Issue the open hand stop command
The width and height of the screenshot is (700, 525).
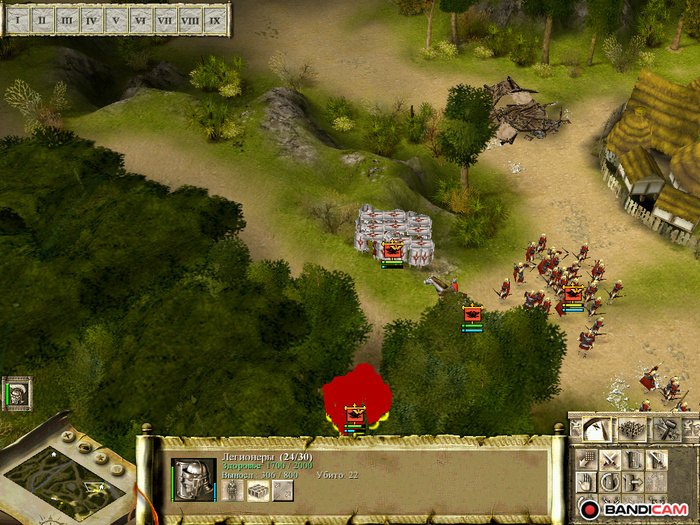pyautogui.click(x=586, y=482)
